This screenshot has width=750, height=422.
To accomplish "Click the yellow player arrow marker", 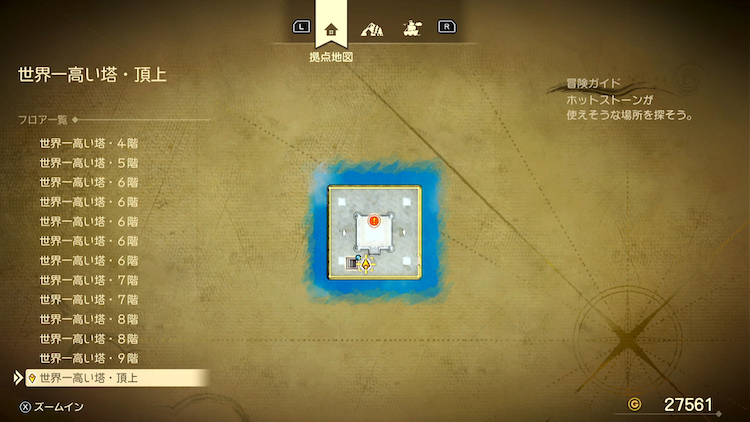I will point(366,265).
